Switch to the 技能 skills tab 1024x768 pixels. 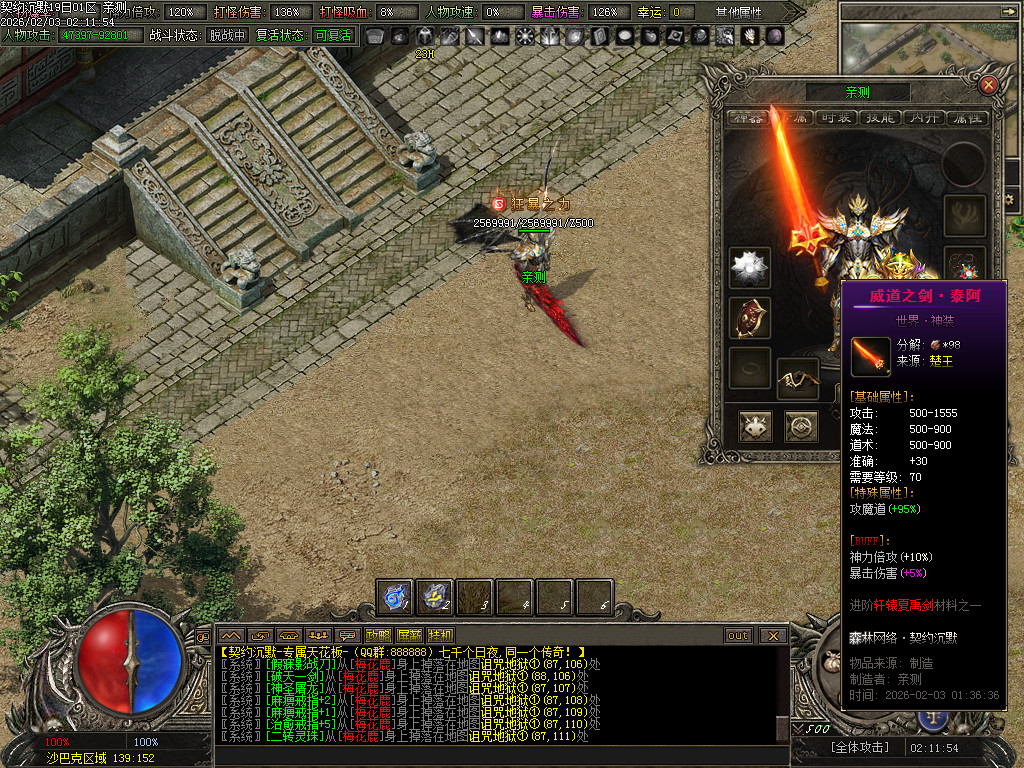(x=878, y=118)
